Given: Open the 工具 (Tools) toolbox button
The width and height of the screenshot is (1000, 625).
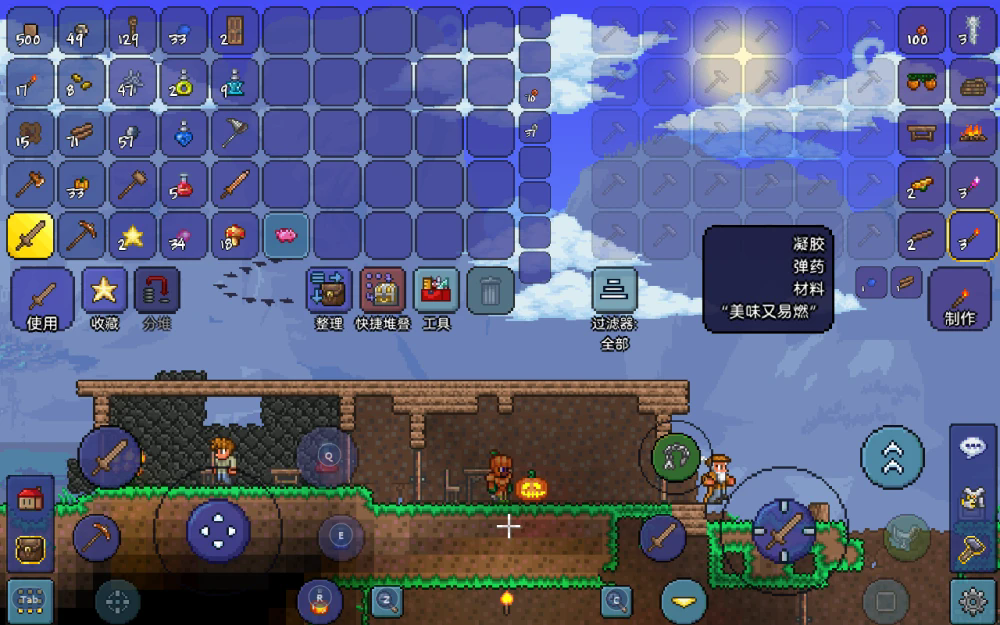Looking at the screenshot, I should tap(436, 298).
